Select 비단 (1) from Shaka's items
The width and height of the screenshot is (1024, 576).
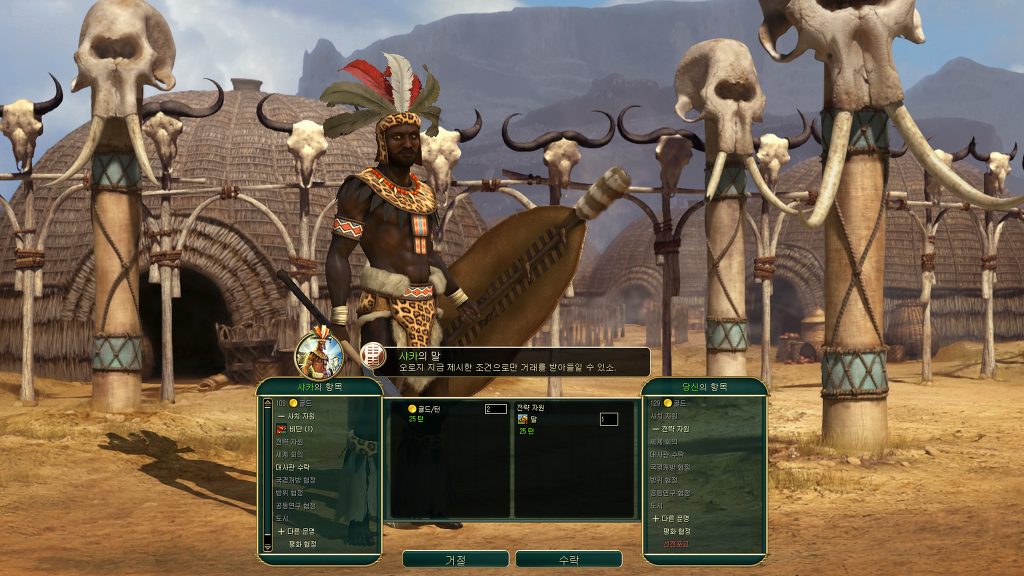pyautogui.click(x=300, y=428)
